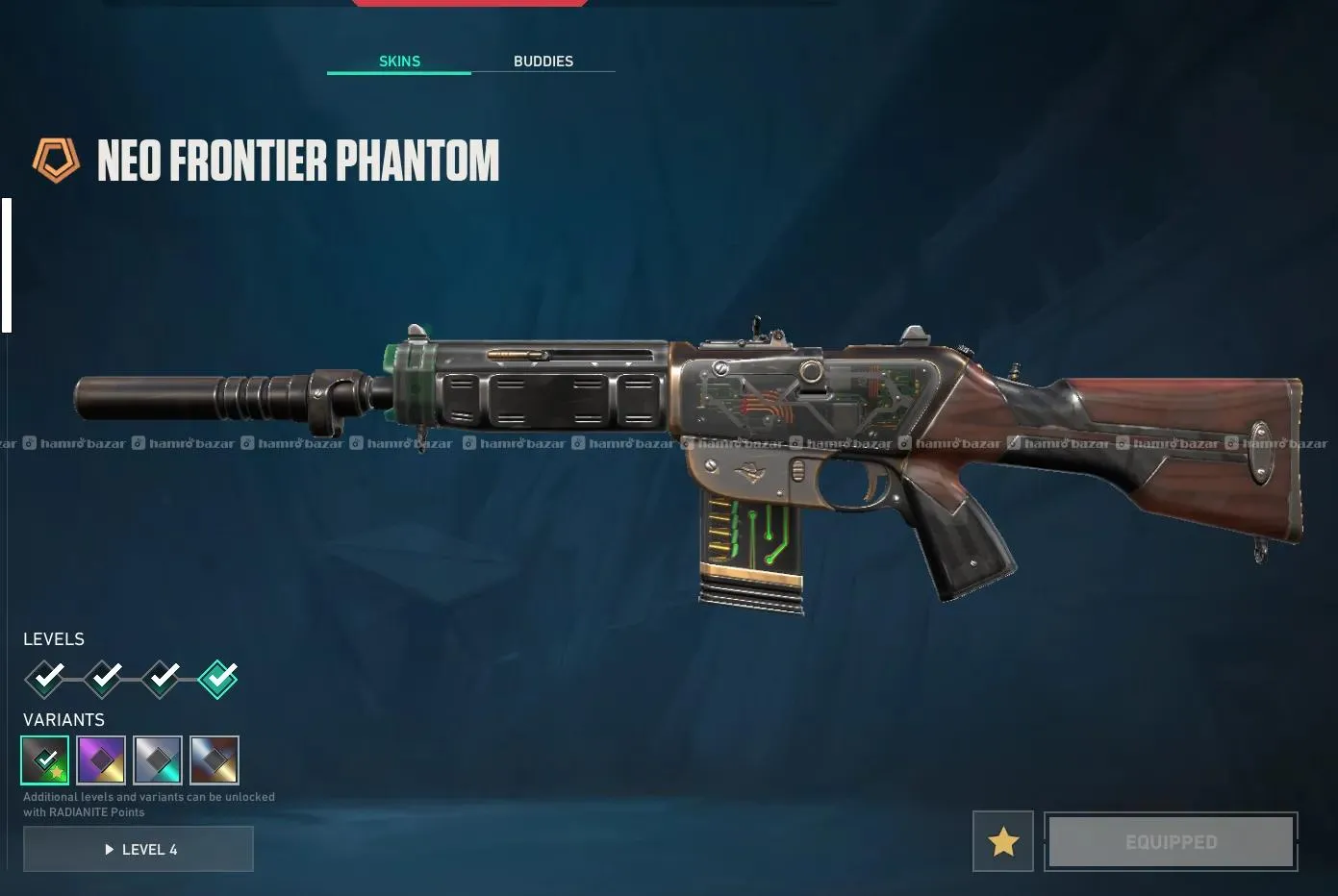The width and height of the screenshot is (1338, 896).
Task: Click the greyed-out Equipped button
Action: pos(1171,842)
